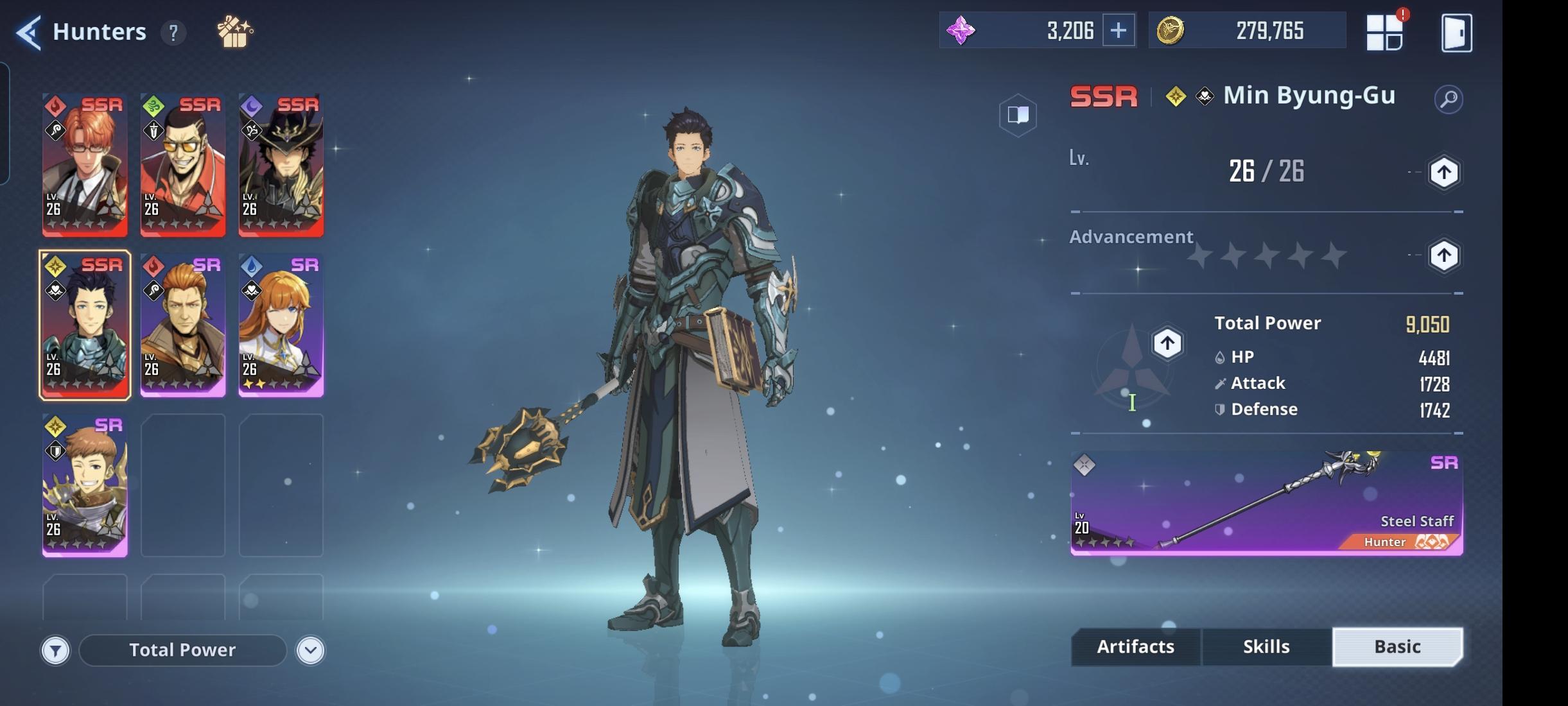Open the Steel Staff weapon card
Image resolution: width=1568 pixels, height=706 pixels.
pyautogui.click(x=1266, y=503)
